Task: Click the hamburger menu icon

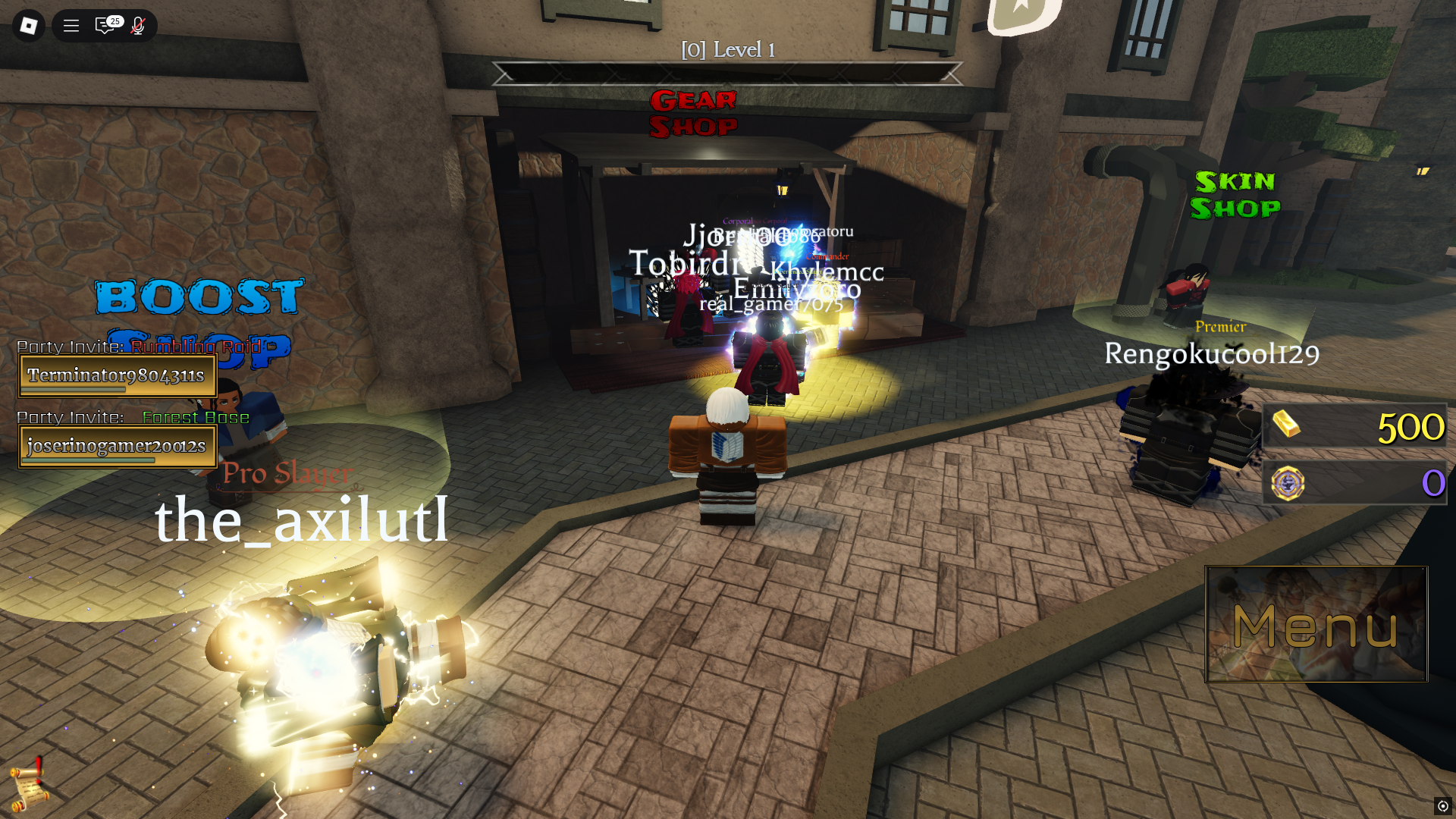Action: pos(70,26)
